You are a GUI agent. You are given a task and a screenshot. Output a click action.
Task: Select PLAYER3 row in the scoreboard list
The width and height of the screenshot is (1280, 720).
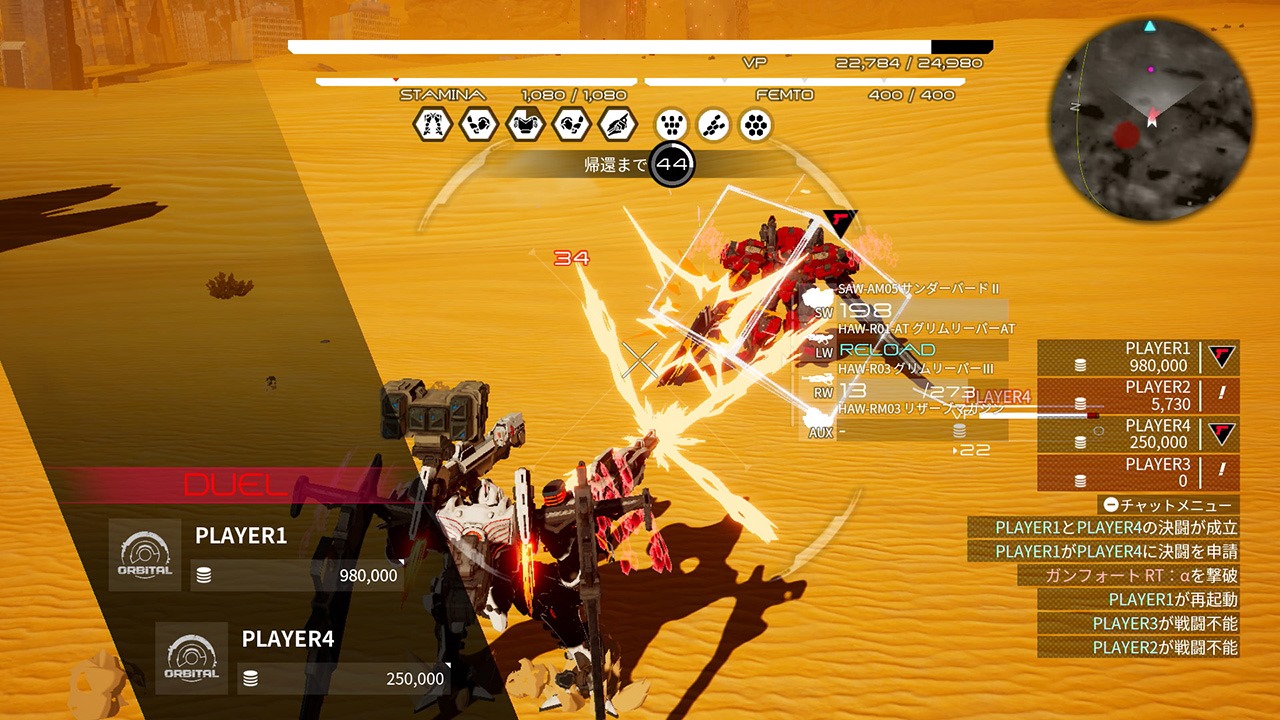click(x=1138, y=473)
